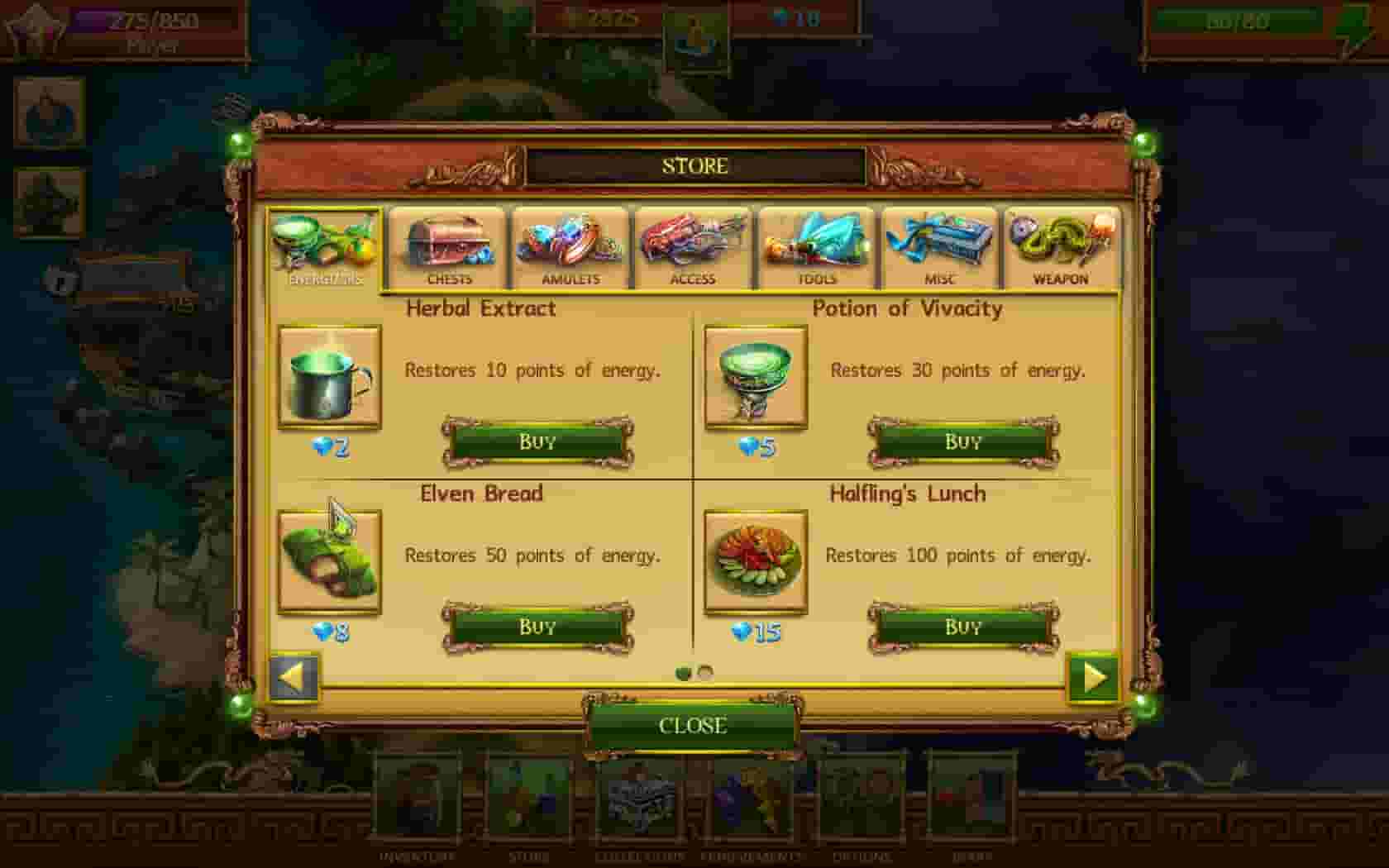Screen dimensions: 1389x868
Task: Close the Store window
Action: (x=693, y=727)
